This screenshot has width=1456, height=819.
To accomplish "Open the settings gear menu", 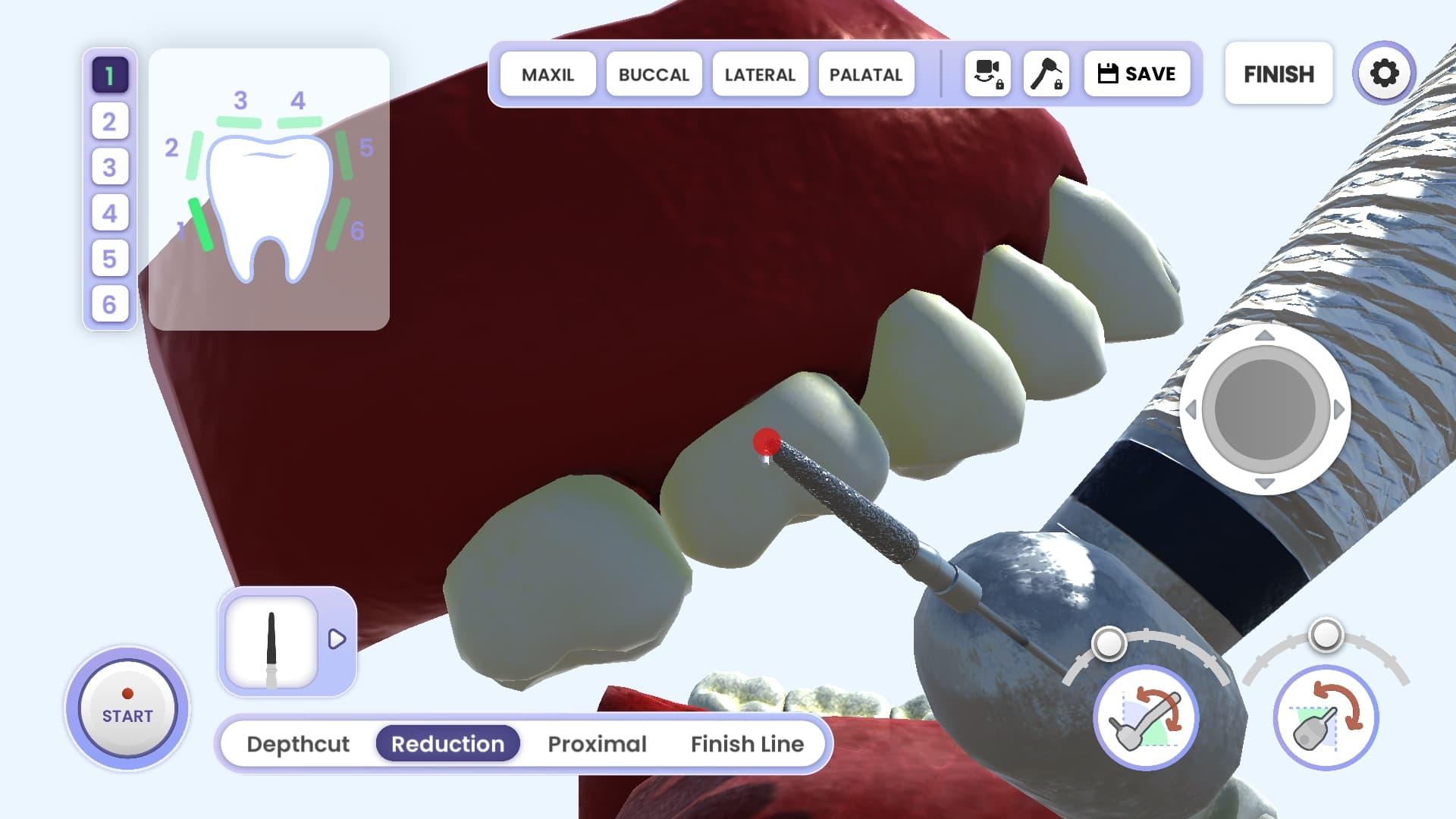I will pos(1385,73).
